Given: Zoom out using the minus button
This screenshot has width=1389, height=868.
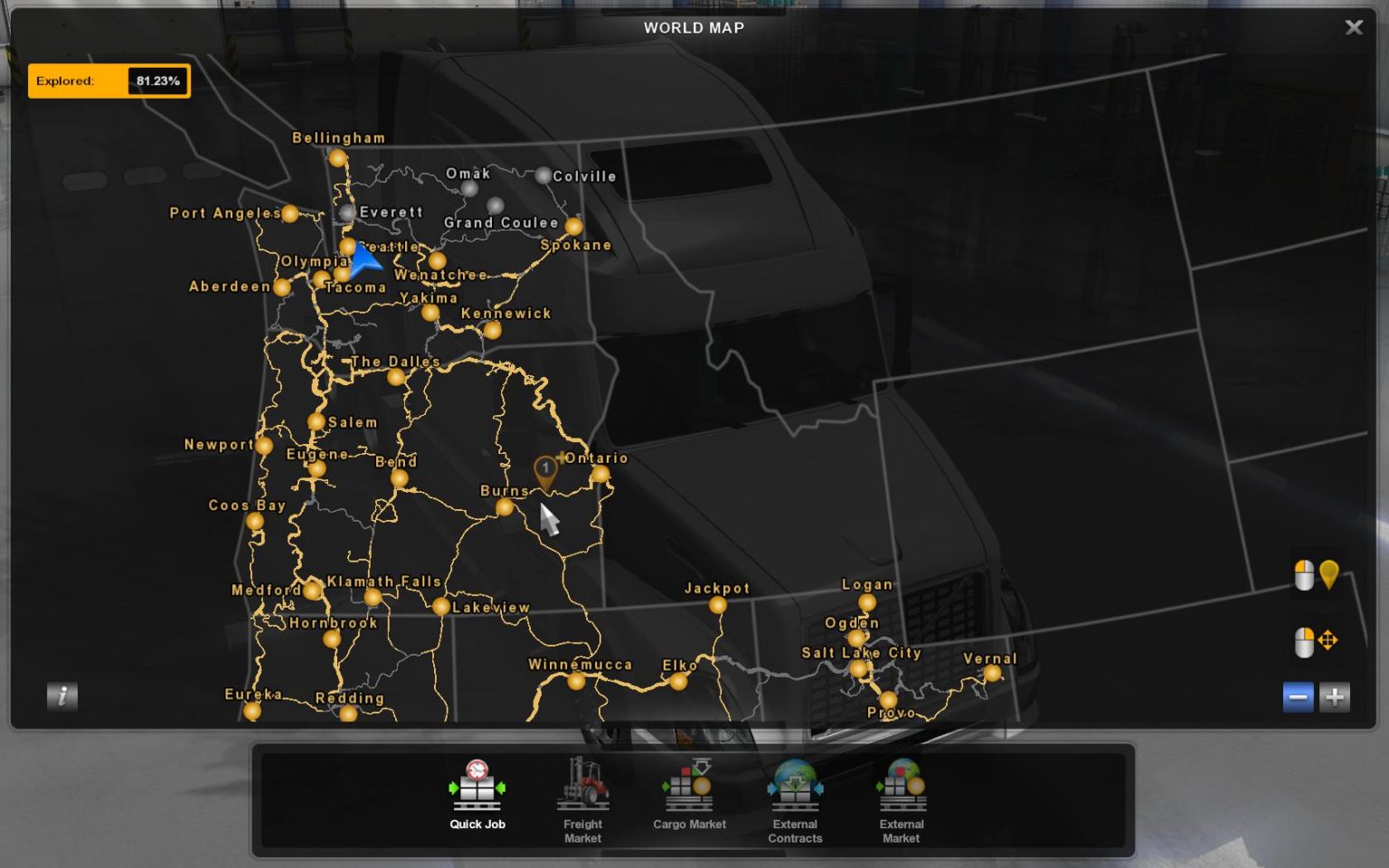Looking at the screenshot, I should pos(1299,697).
